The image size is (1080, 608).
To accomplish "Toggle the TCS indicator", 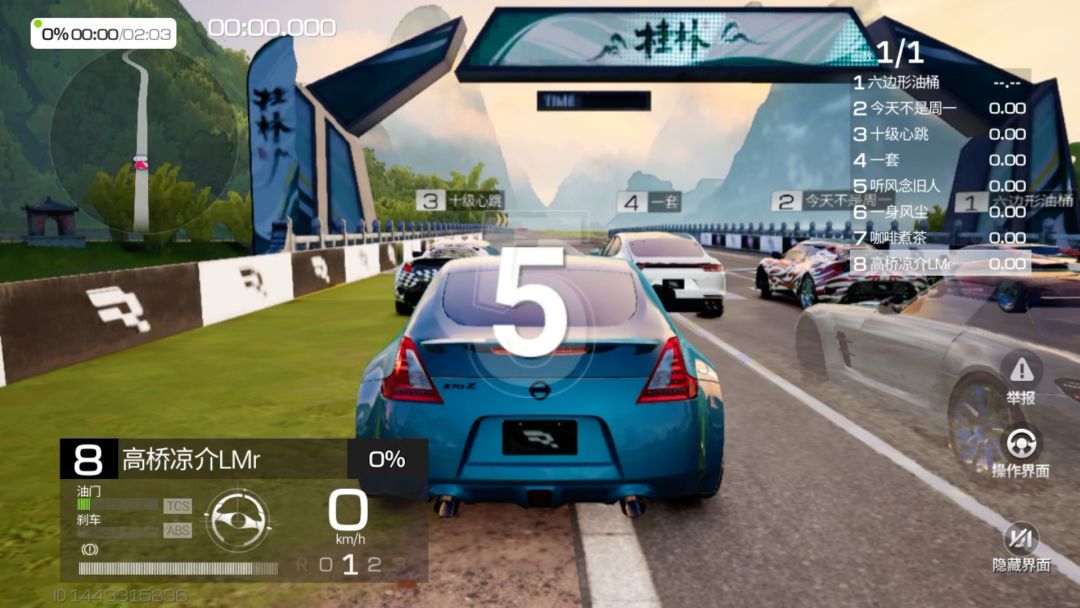I will pyautogui.click(x=177, y=506).
